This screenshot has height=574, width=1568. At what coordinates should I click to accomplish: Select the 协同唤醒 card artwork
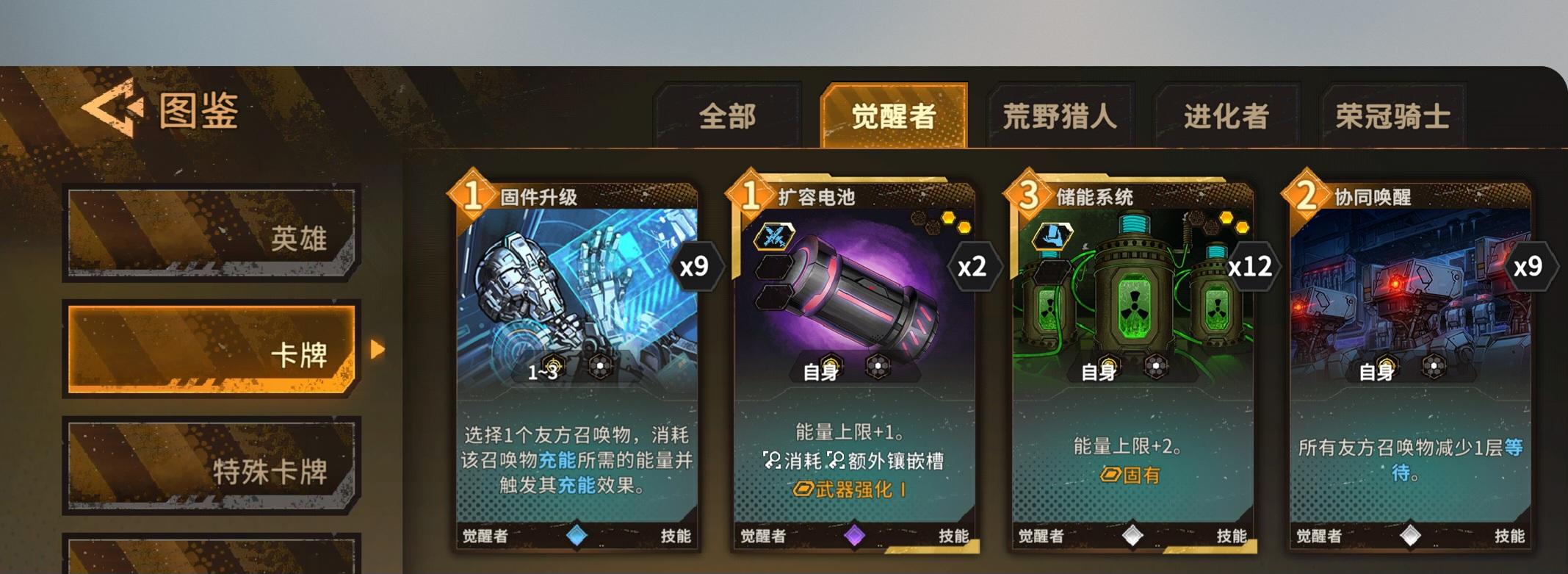point(1417,294)
